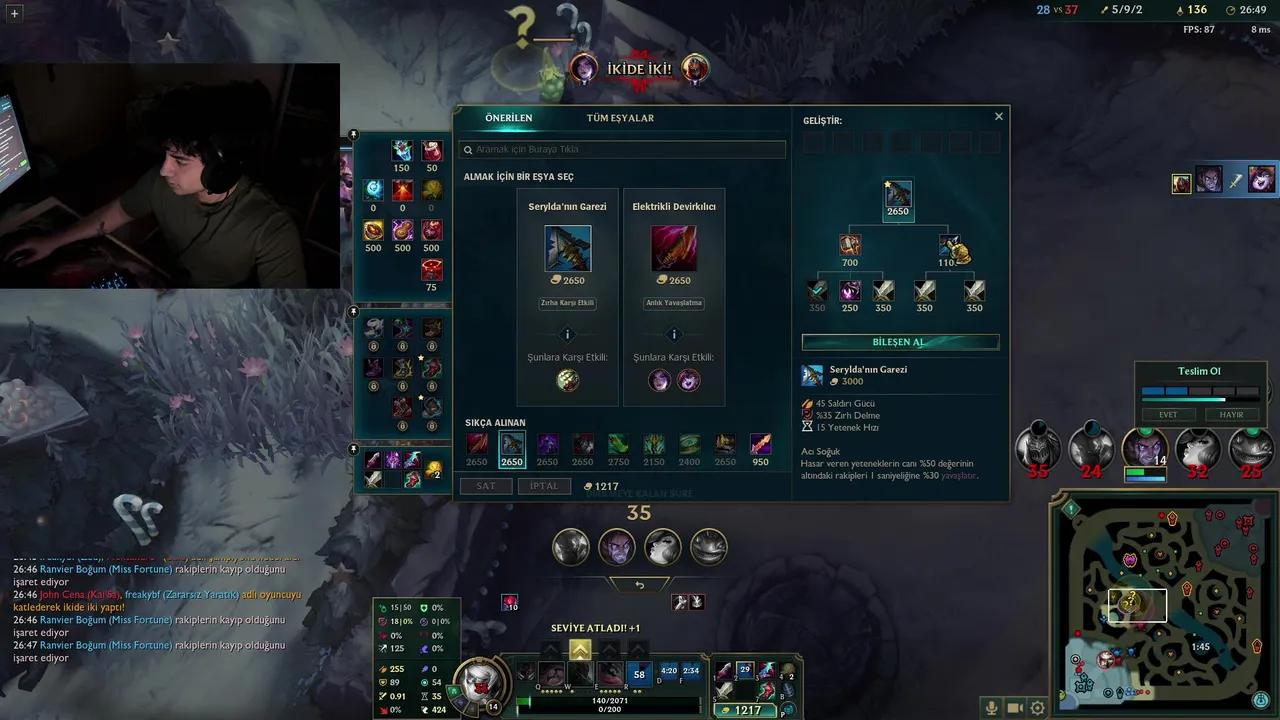Open the settings gear near the minimap
1280x720 pixels.
(1037, 707)
